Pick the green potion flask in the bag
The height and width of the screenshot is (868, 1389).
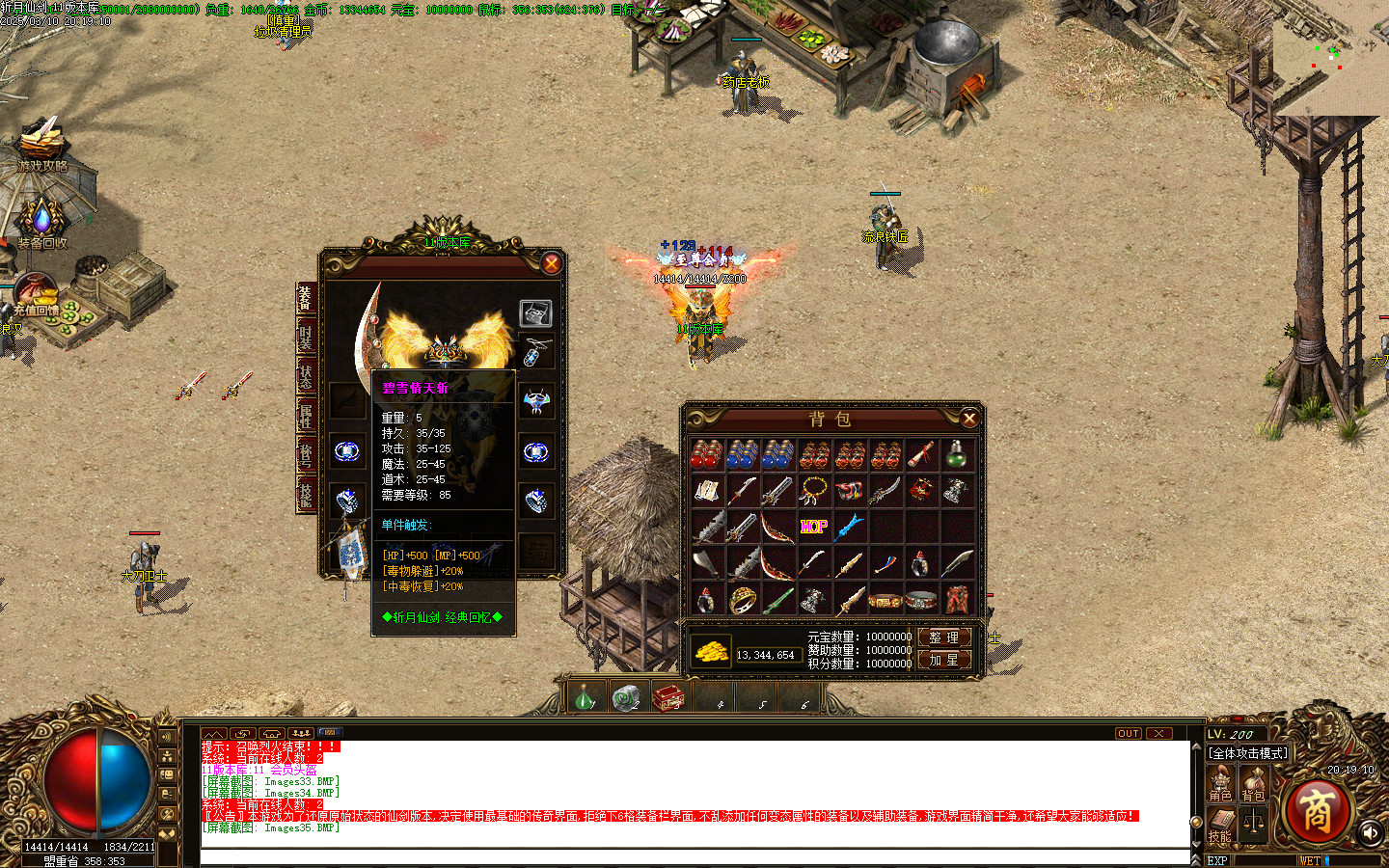[x=956, y=454]
